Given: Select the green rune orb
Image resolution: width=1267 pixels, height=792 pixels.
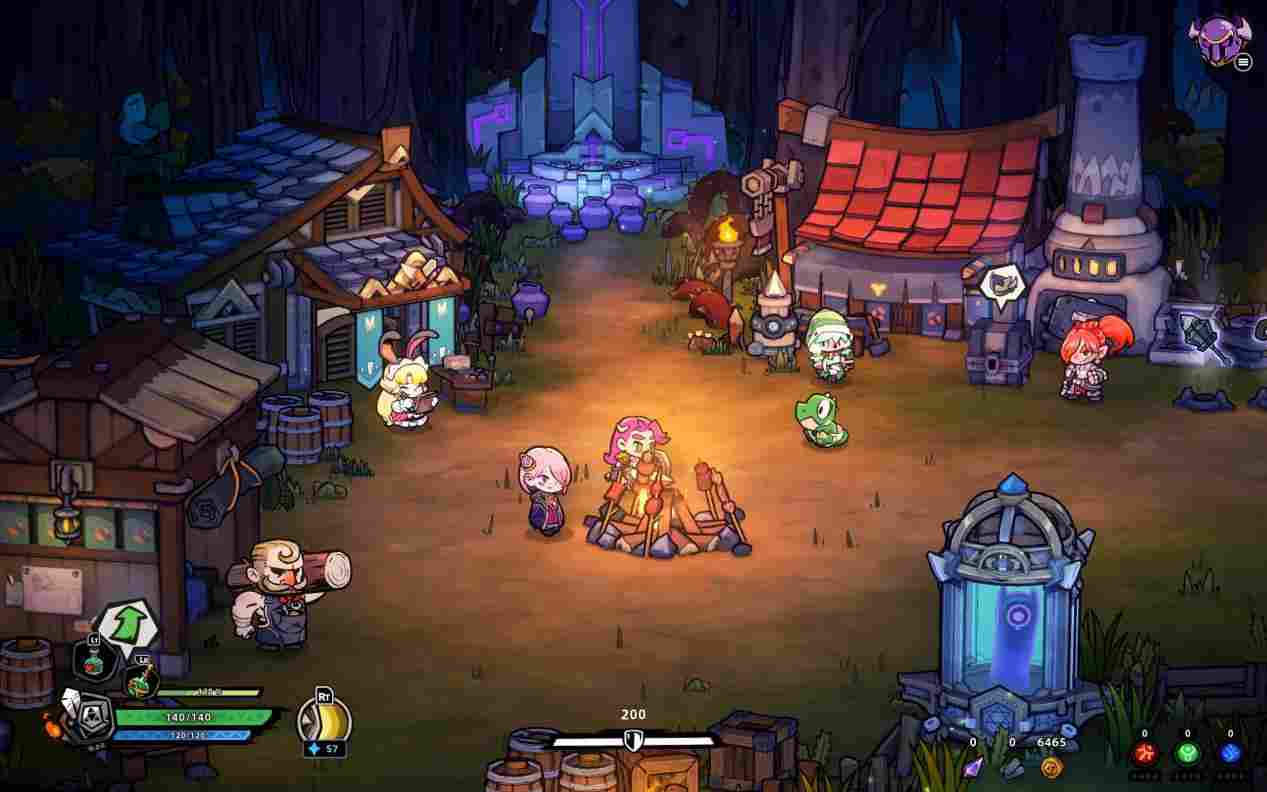Looking at the screenshot, I should (1188, 754).
